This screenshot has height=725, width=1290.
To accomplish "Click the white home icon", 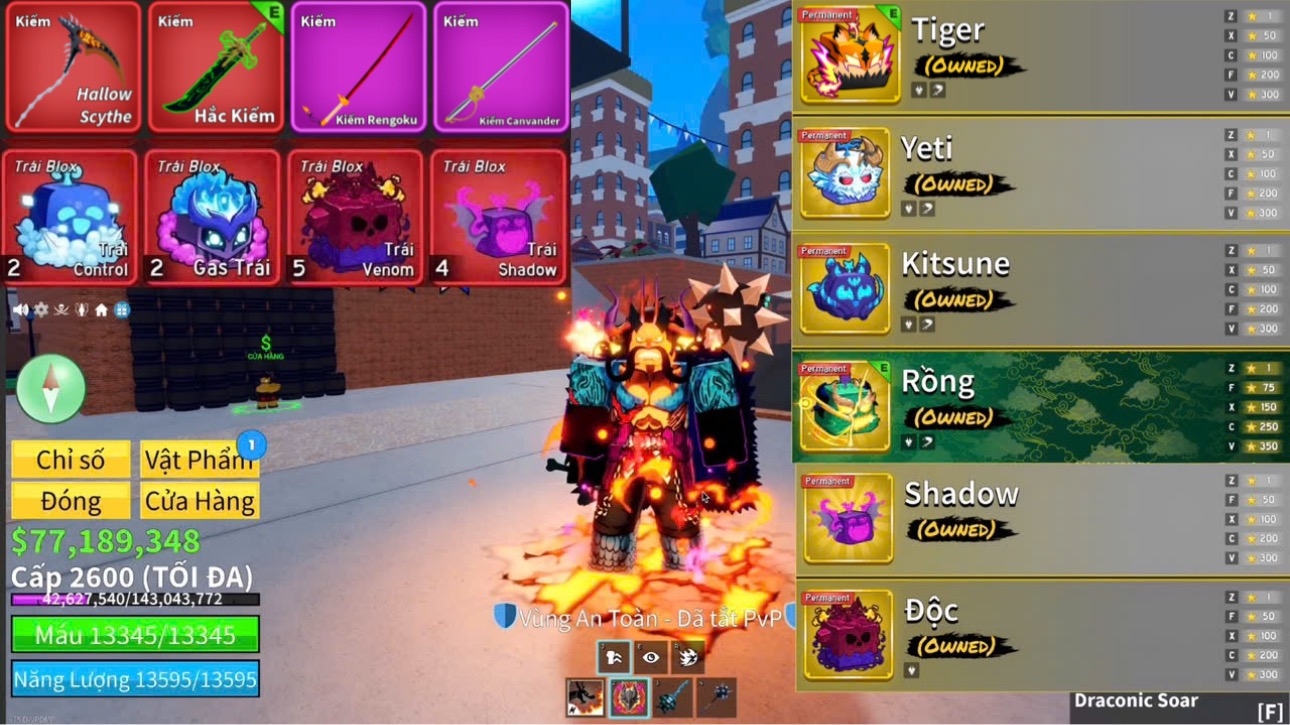I will (x=101, y=310).
